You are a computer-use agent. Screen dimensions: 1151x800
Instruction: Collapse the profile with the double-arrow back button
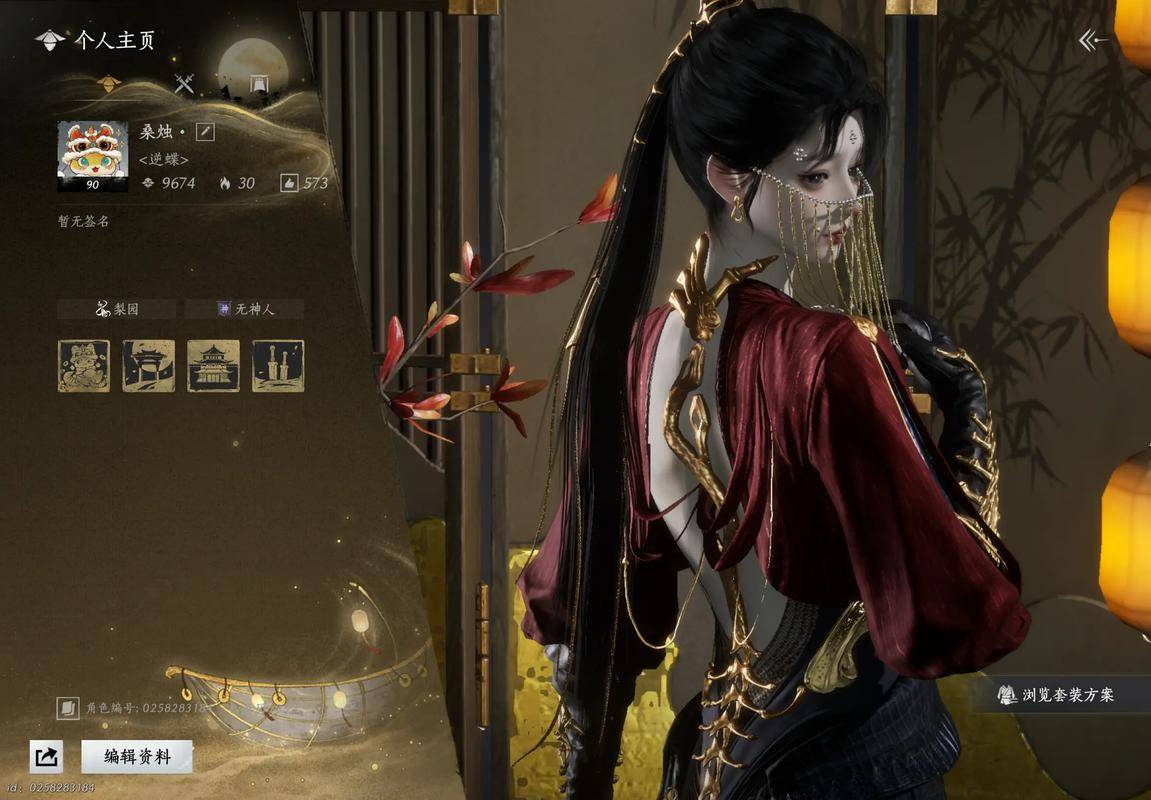point(1093,40)
